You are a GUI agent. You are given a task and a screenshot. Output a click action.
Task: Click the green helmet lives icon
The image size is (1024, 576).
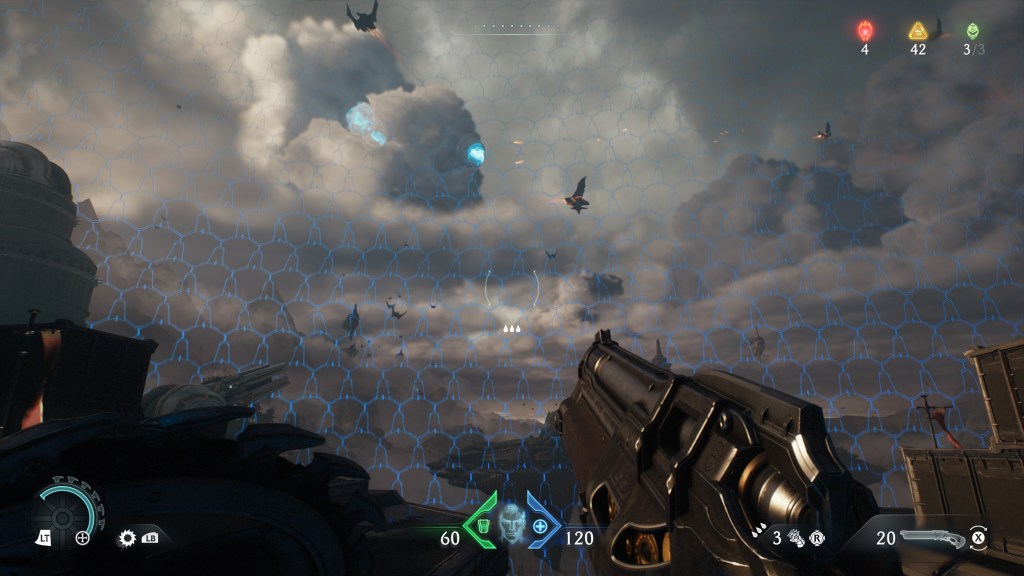click(973, 31)
